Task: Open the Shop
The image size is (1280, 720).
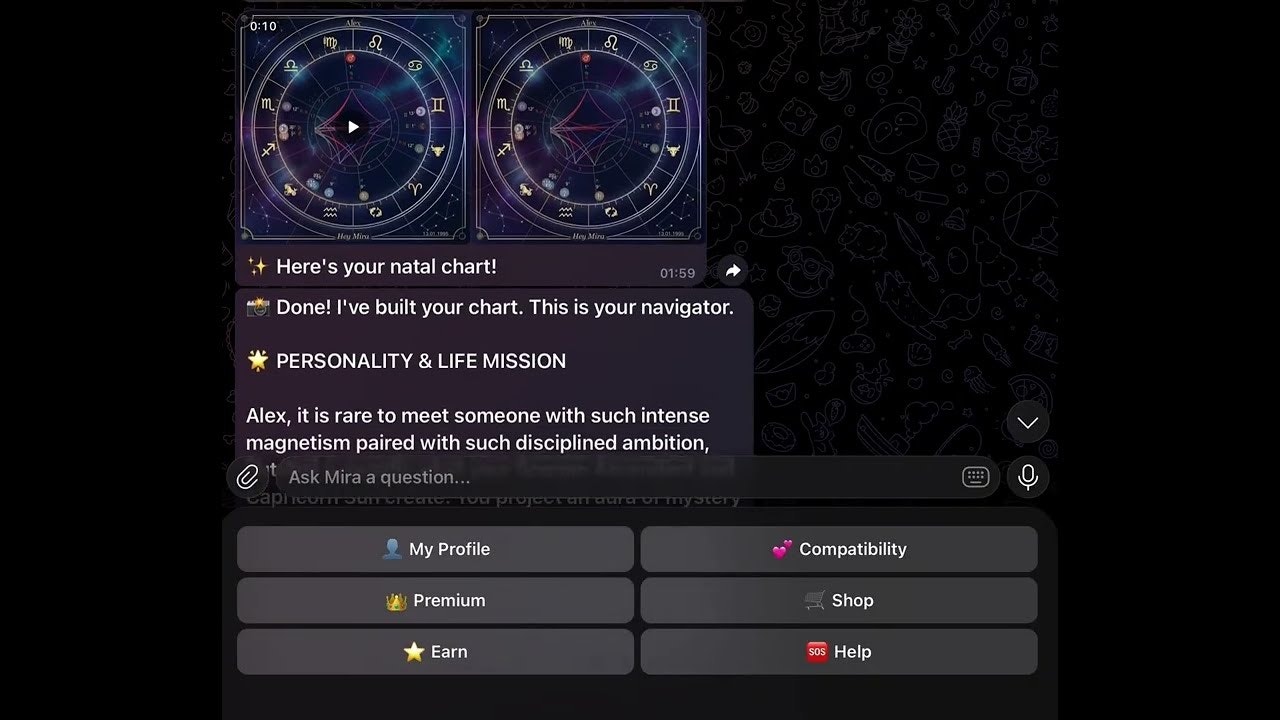Action: click(x=840, y=600)
